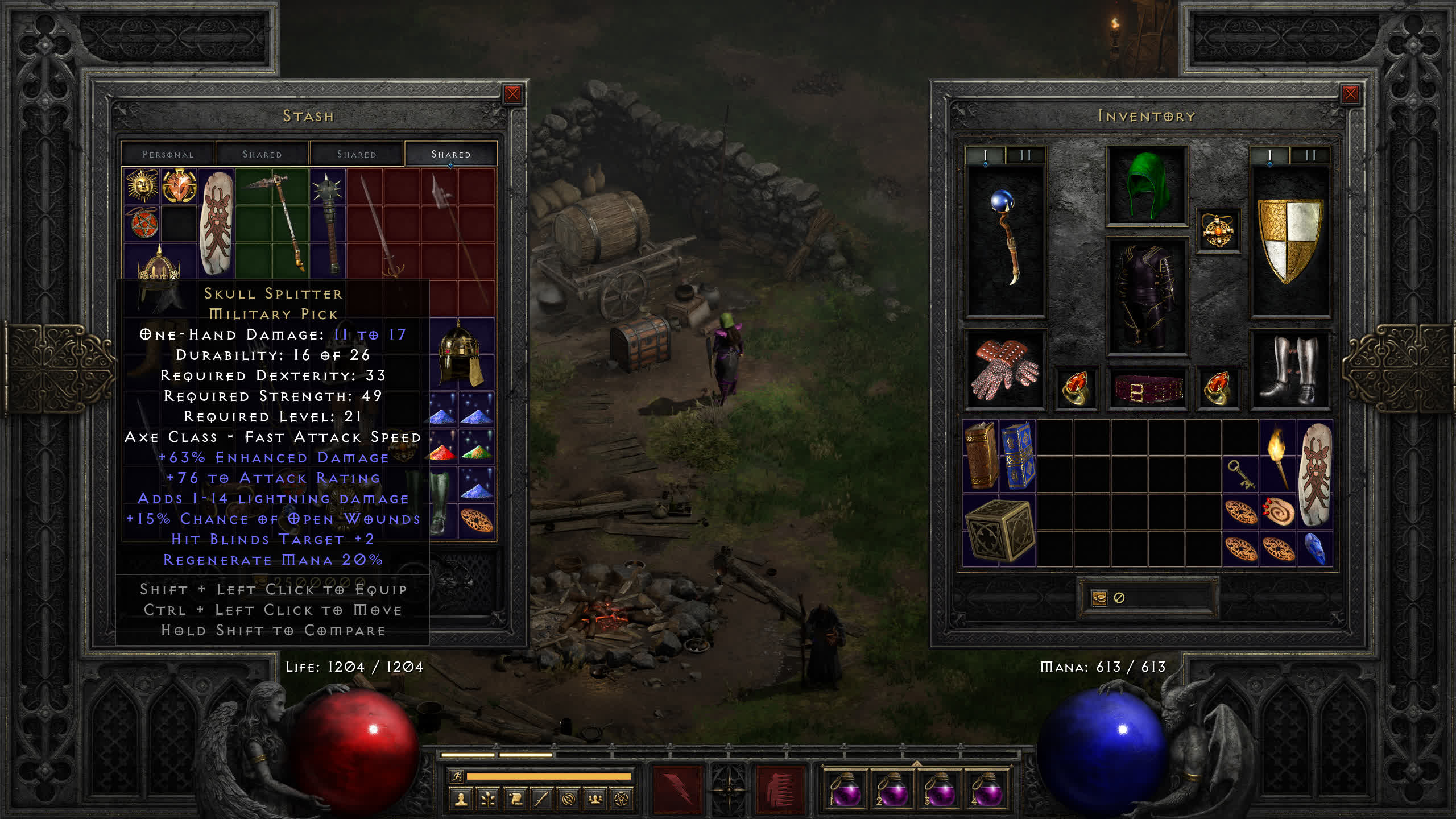This screenshot has width=1456, height=819.
Task: Select the golden sun charm in stash
Action: point(142,185)
